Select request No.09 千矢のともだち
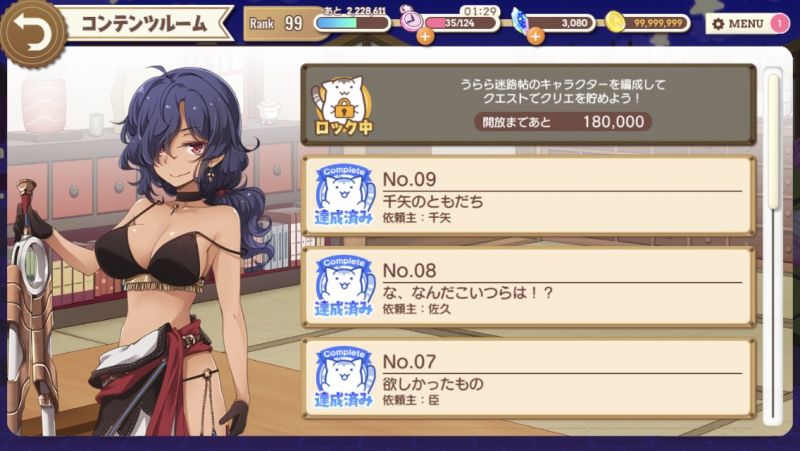 tap(528, 195)
